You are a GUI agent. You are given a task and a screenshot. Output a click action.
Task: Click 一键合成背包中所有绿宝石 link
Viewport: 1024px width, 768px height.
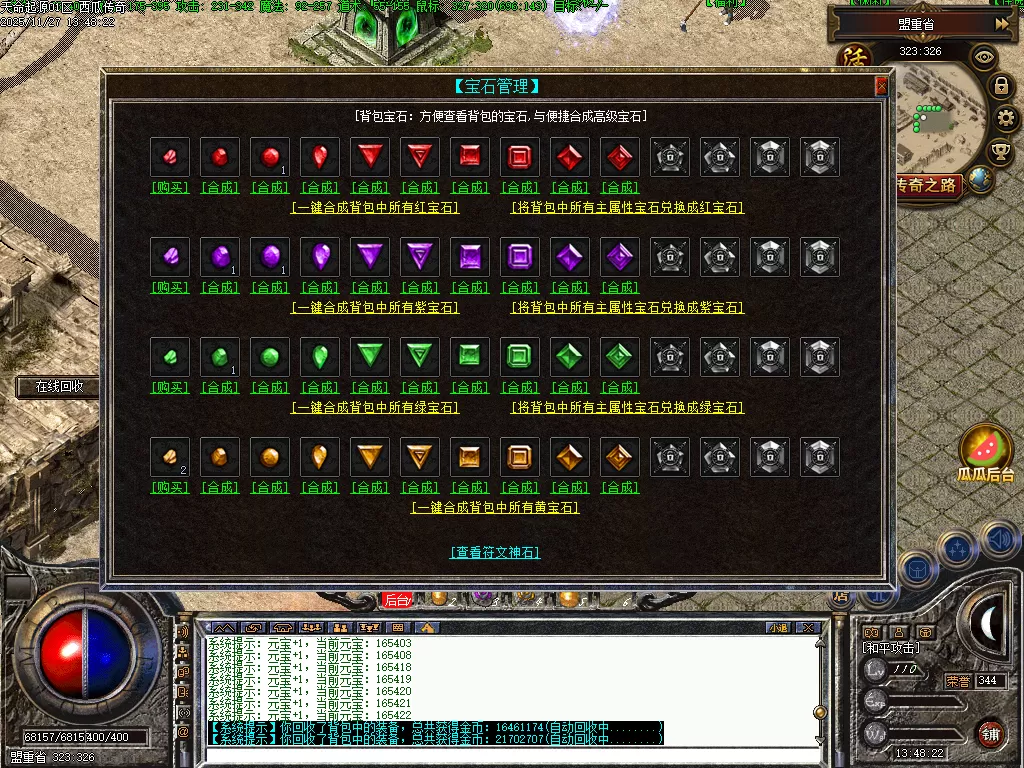point(375,408)
